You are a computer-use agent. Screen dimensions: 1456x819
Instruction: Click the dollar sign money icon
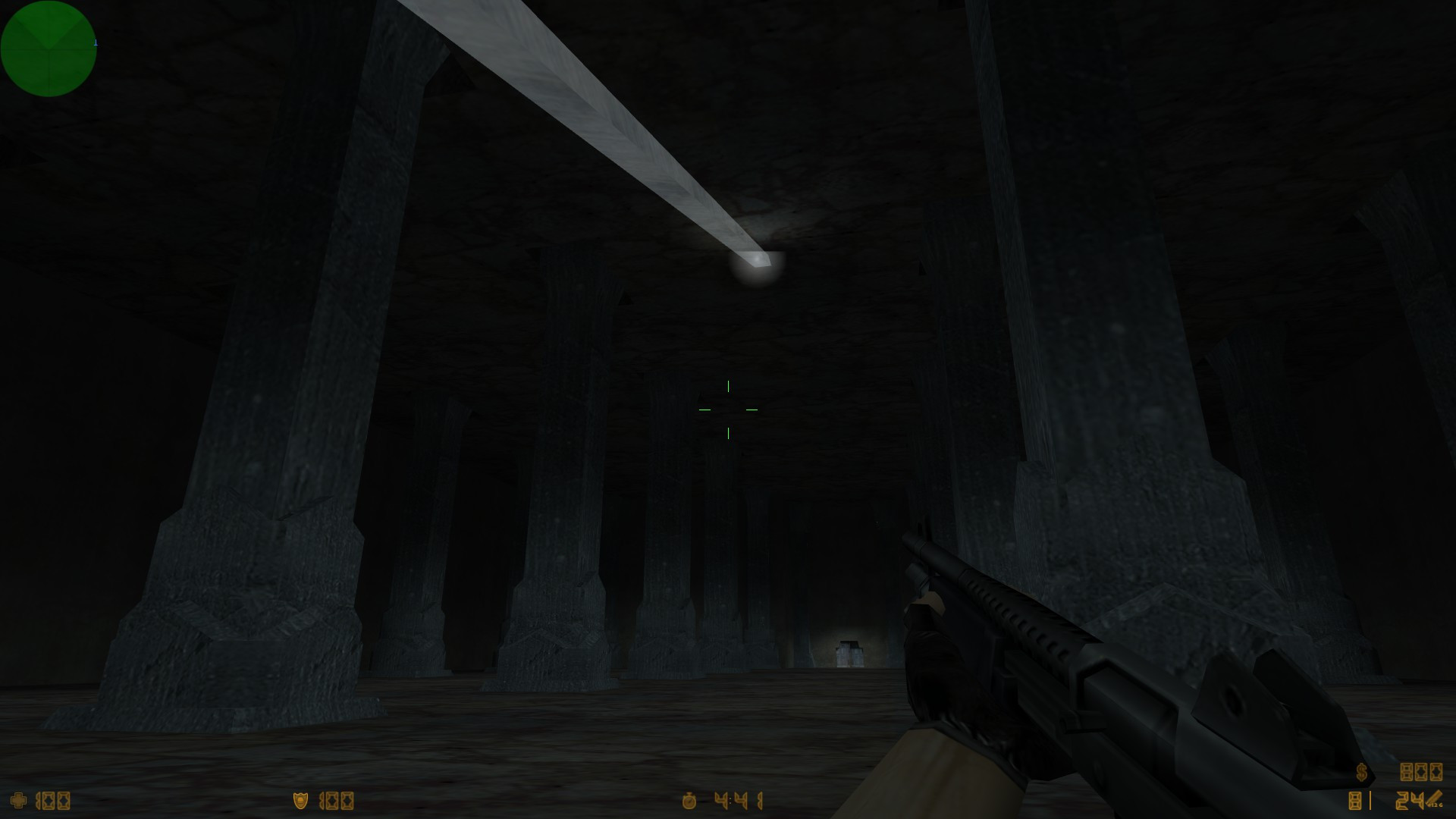coord(1361,772)
